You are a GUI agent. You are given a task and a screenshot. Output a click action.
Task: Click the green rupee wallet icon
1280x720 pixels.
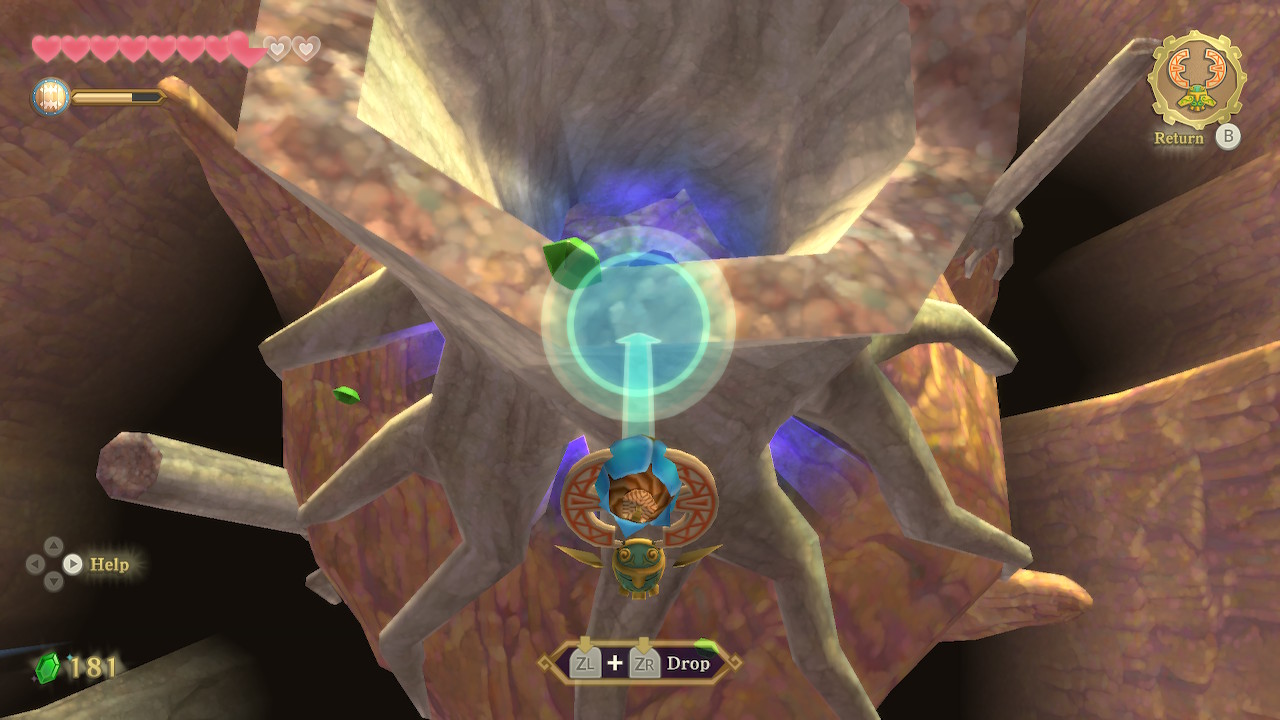click(x=47, y=667)
